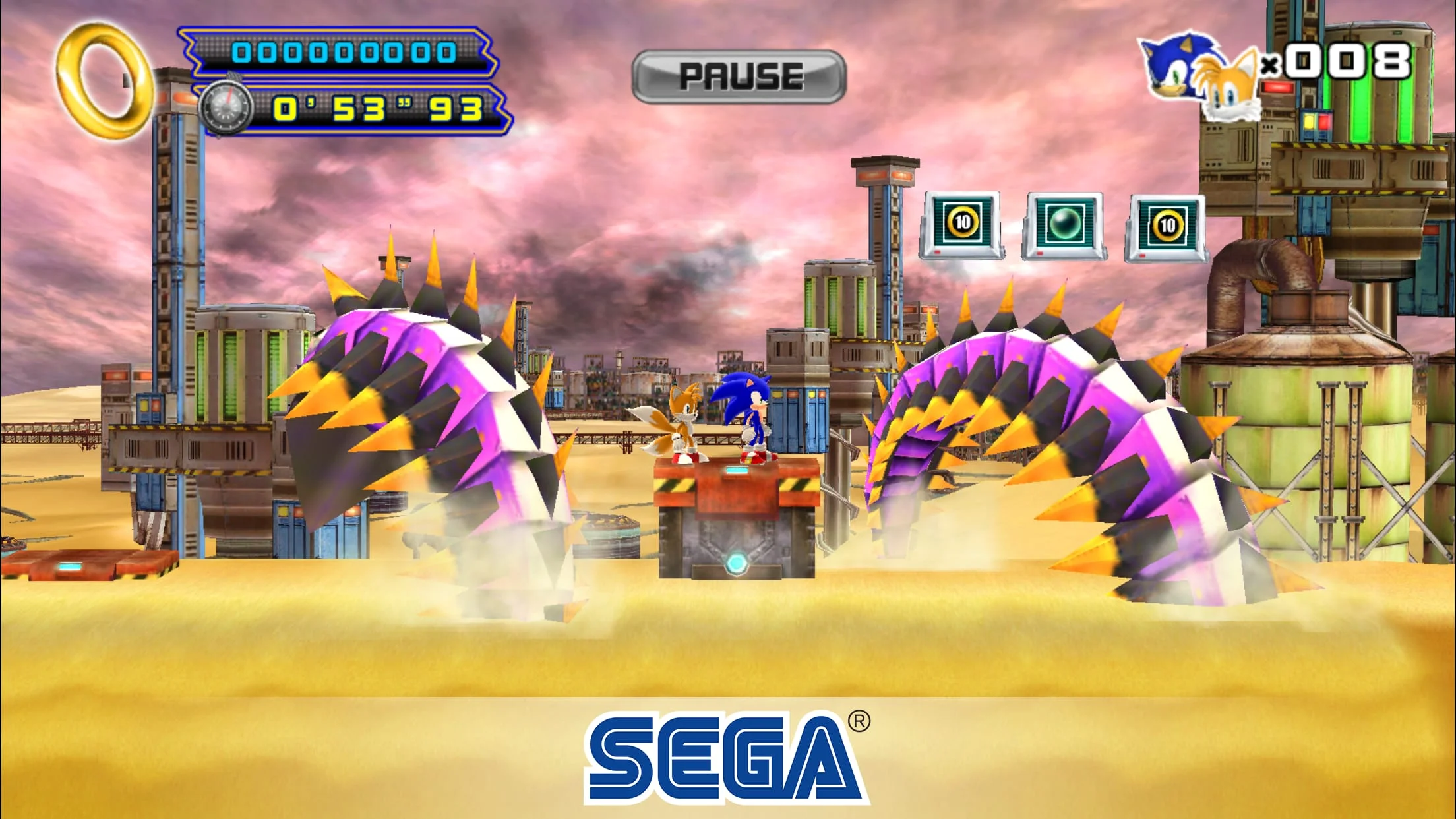
Task: Click the gold ring counter icon
Action: click(x=106, y=82)
